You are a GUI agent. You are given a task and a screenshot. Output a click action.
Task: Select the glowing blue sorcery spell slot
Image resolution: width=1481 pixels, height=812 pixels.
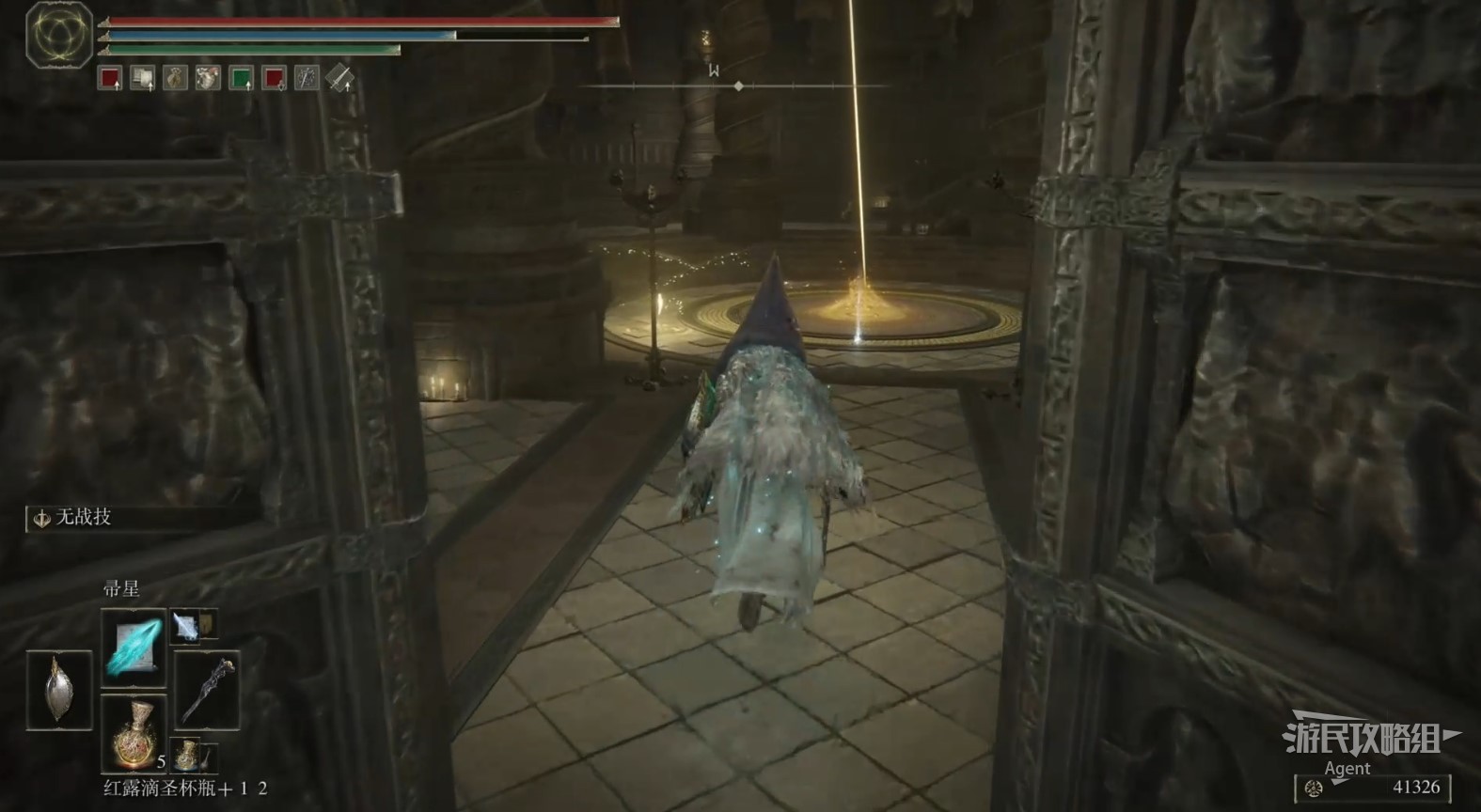click(133, 647)
